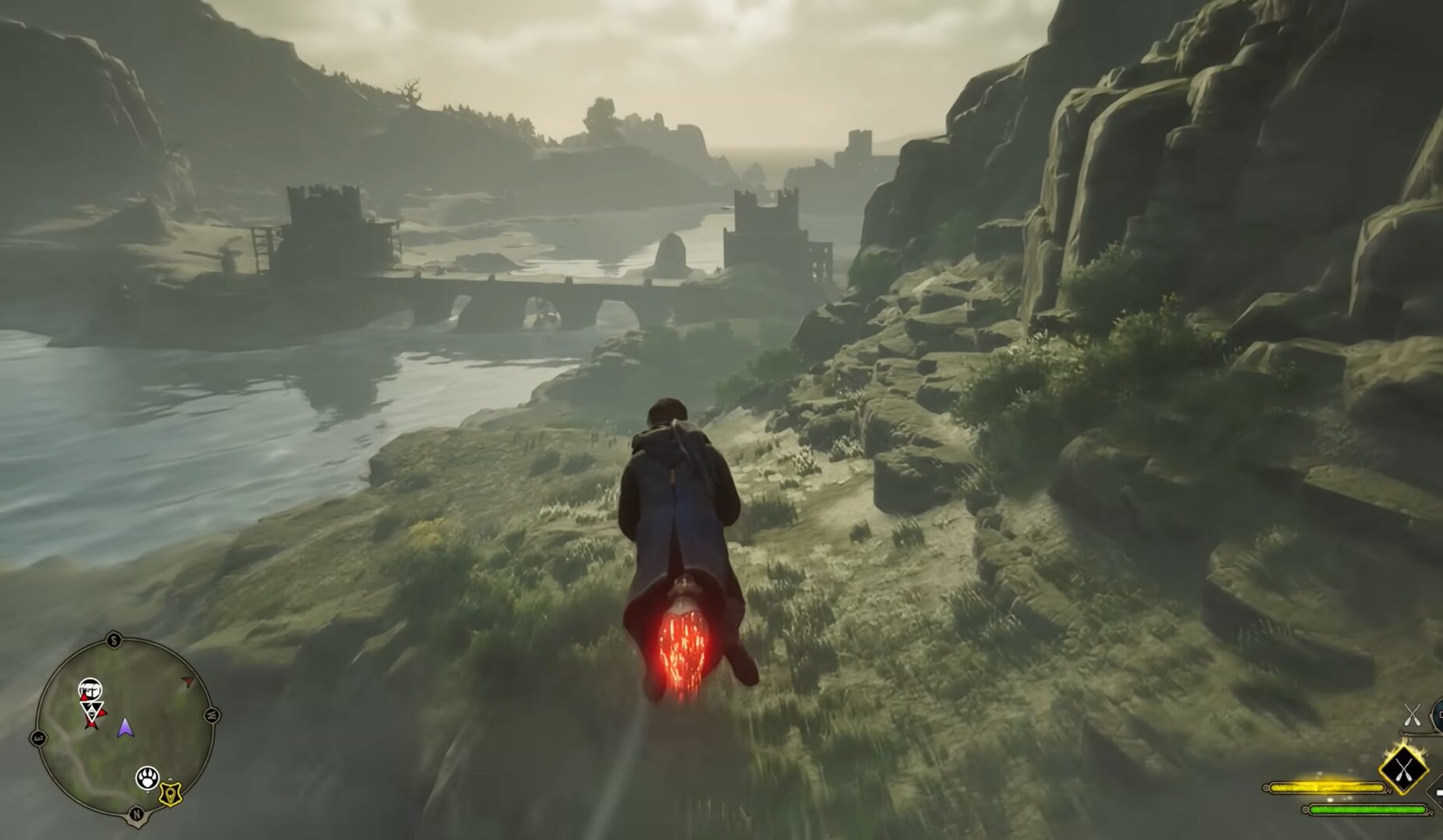Click the N compass marker on the minimap
Screen dimensions: 1443x840
[137, 813]
